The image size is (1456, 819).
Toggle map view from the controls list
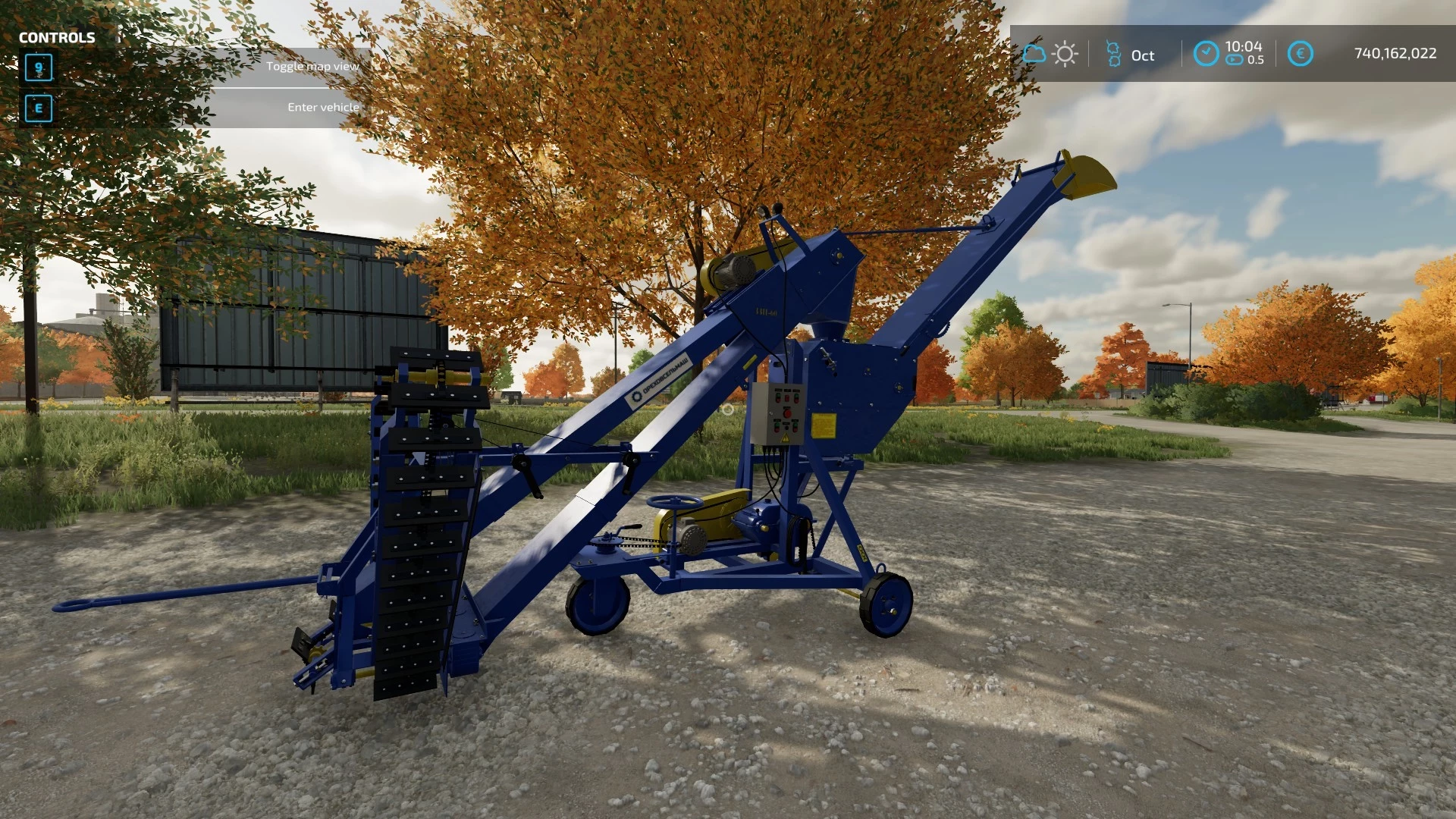(x=314, y=65)
